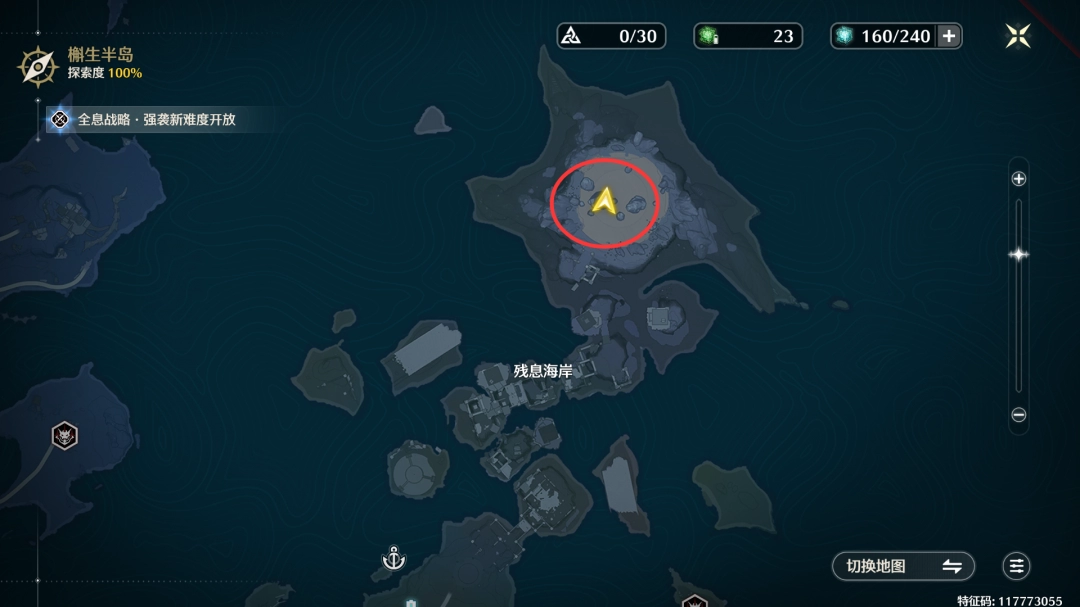Click the map zoom slider handle

tap(1018, 254)
